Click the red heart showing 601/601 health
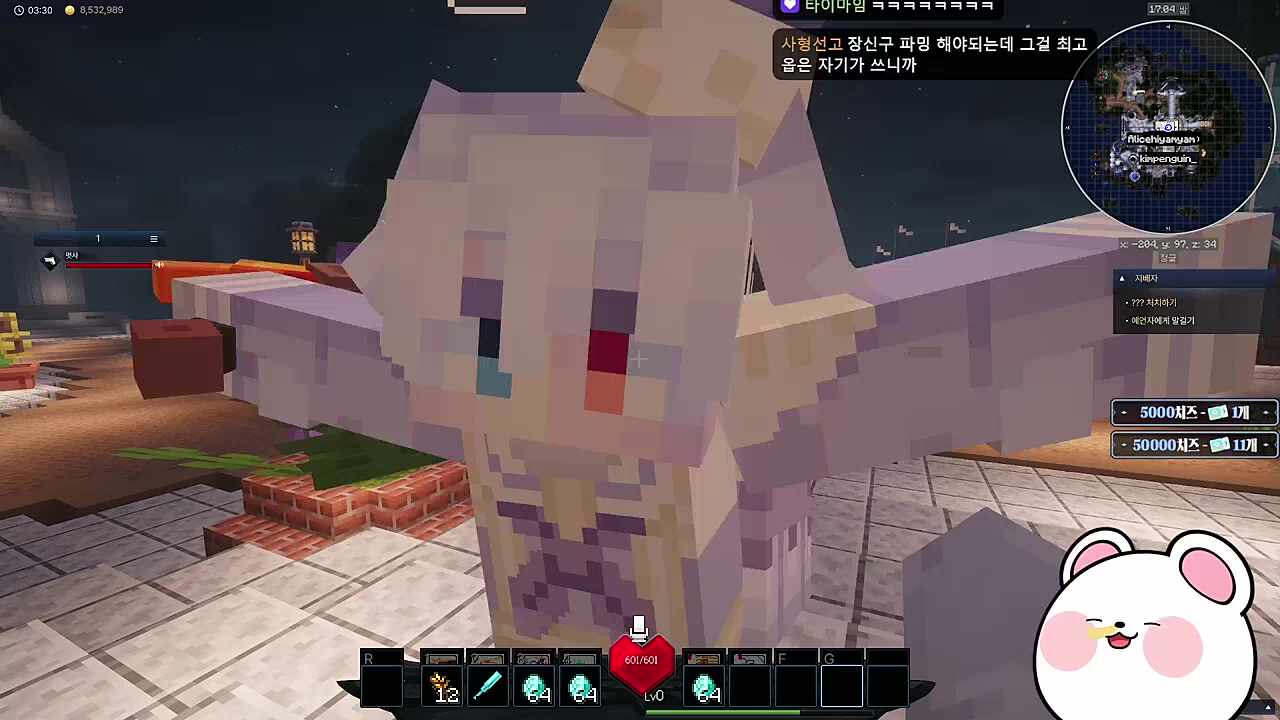Image resolution: width=1280 pixels, height=720 pixels. point(641,662)
